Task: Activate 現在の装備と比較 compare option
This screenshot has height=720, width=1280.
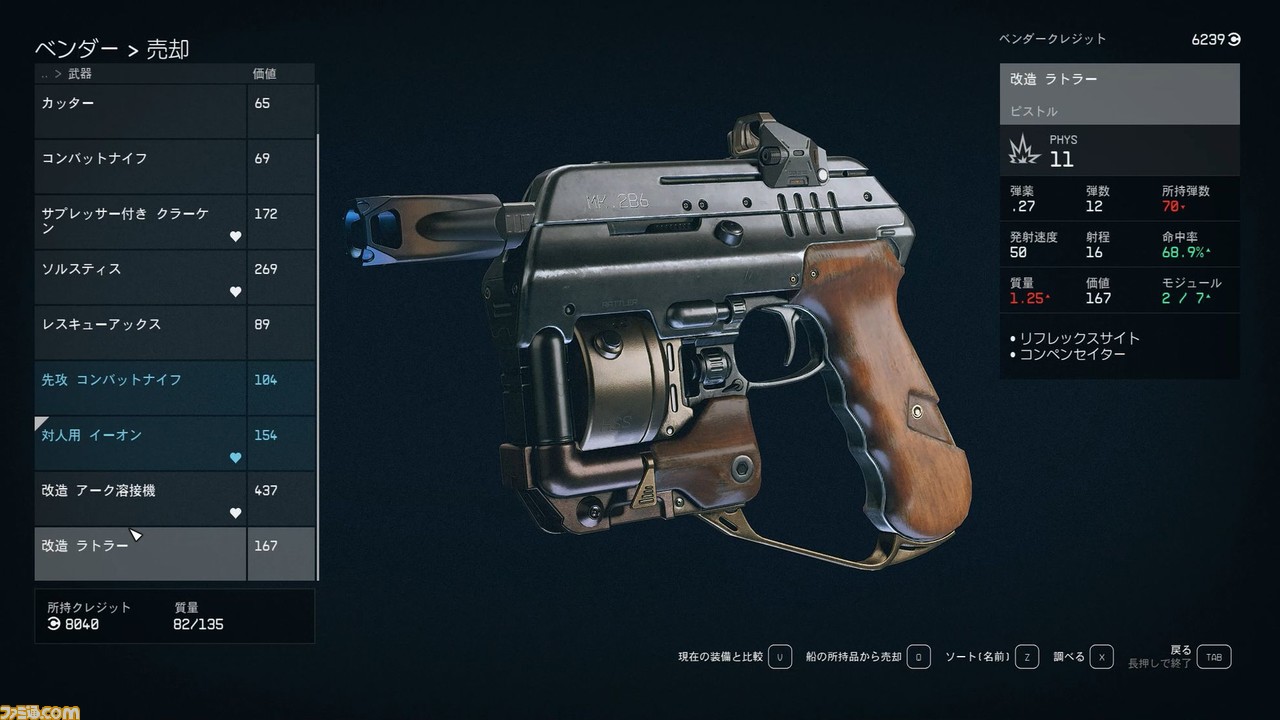Action: pos(735,657)
